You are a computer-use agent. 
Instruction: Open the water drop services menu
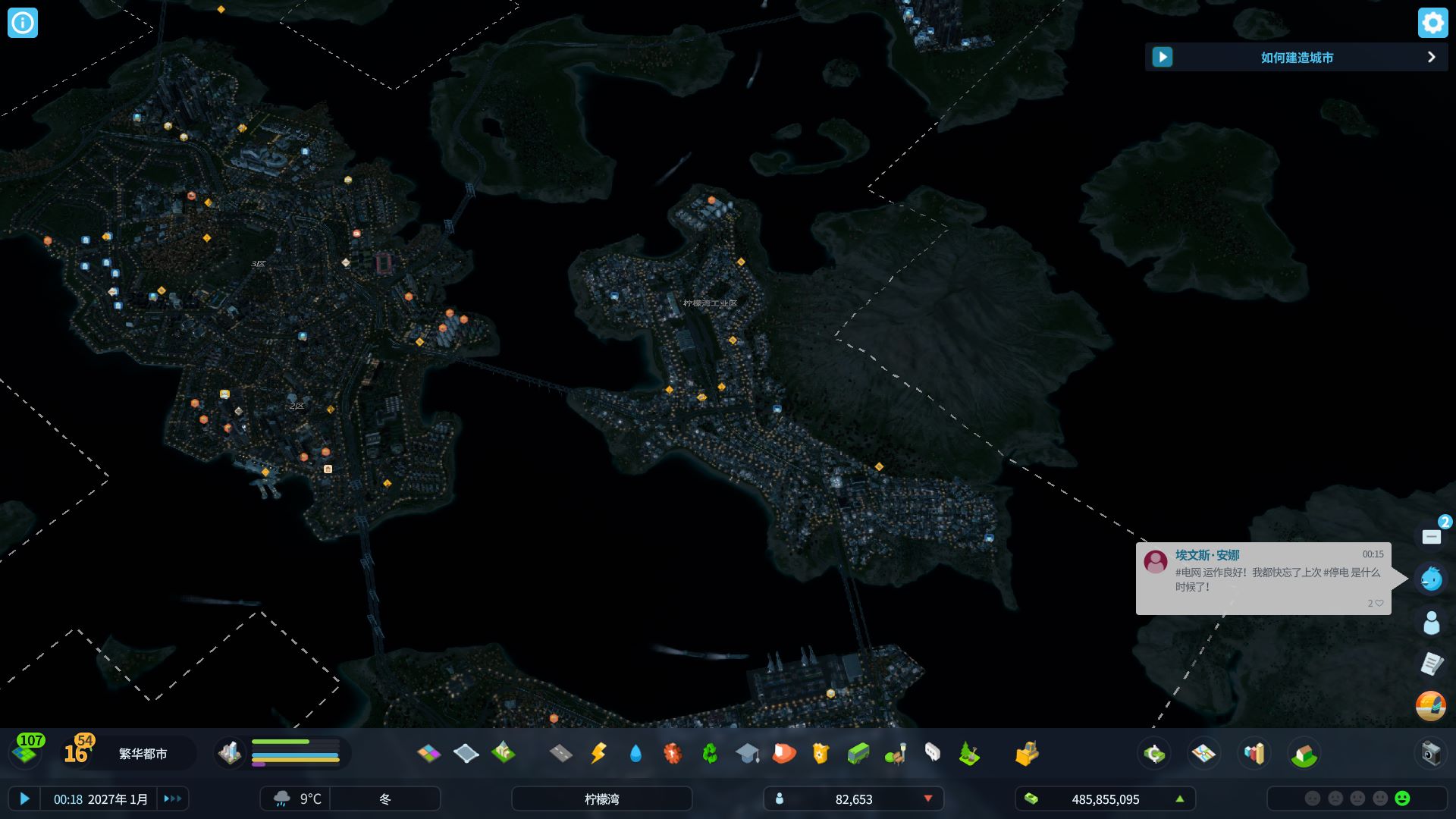(635, 753)
